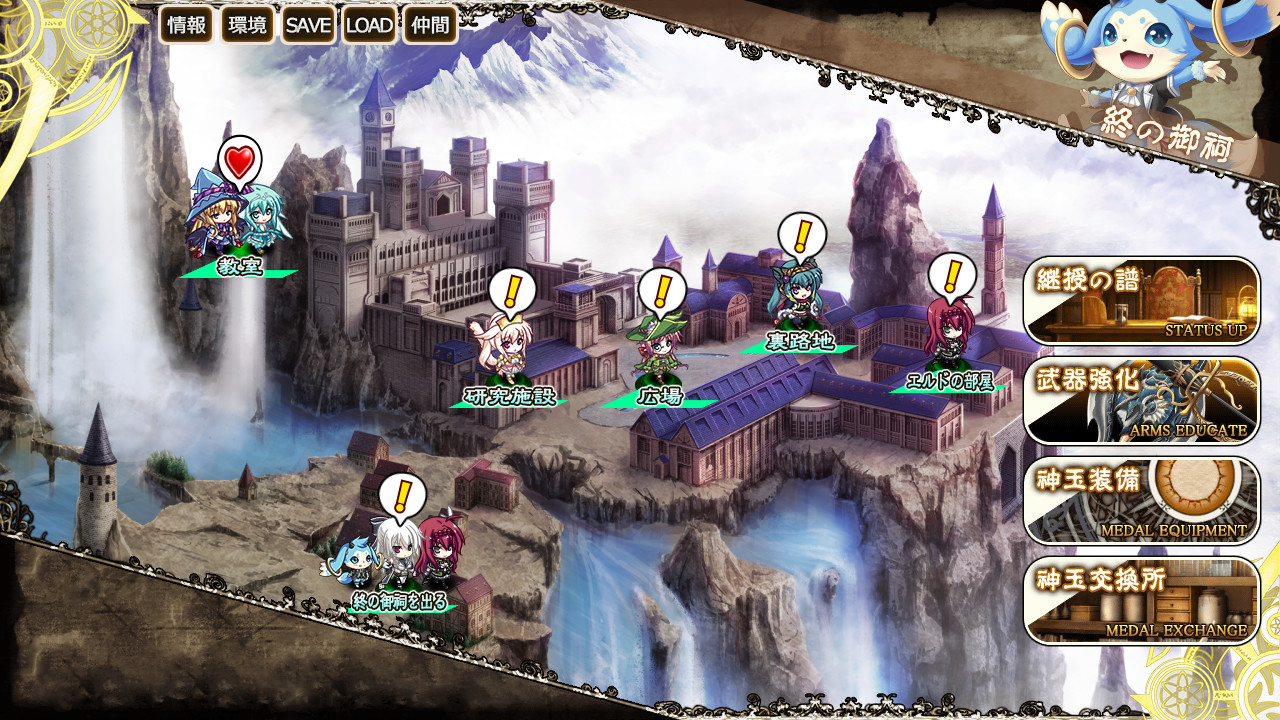
Task: Click the SAVE button
Action: tap(308, 25)
